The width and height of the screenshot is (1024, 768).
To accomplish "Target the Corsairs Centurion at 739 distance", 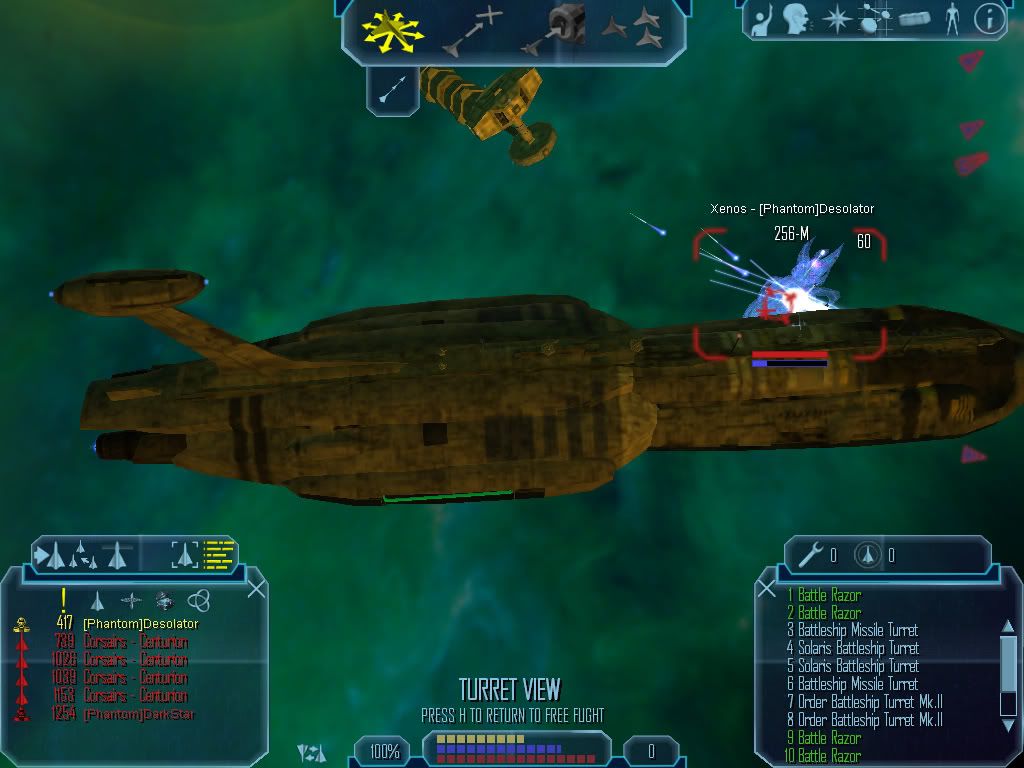I will tap(134, 642).
